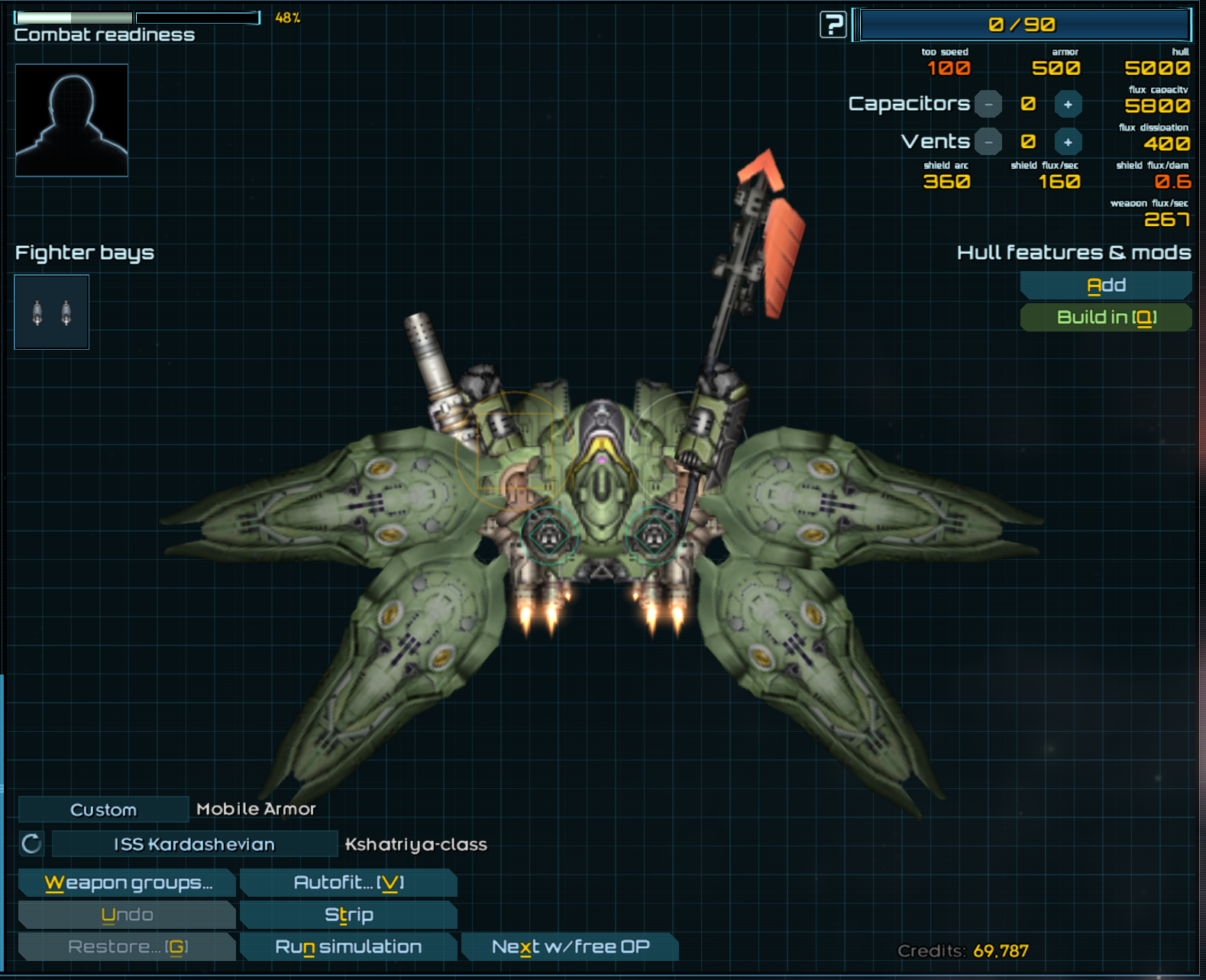
Task: Run simulation for this loadout
Action: pyautogui.click(x=348, y=947)
